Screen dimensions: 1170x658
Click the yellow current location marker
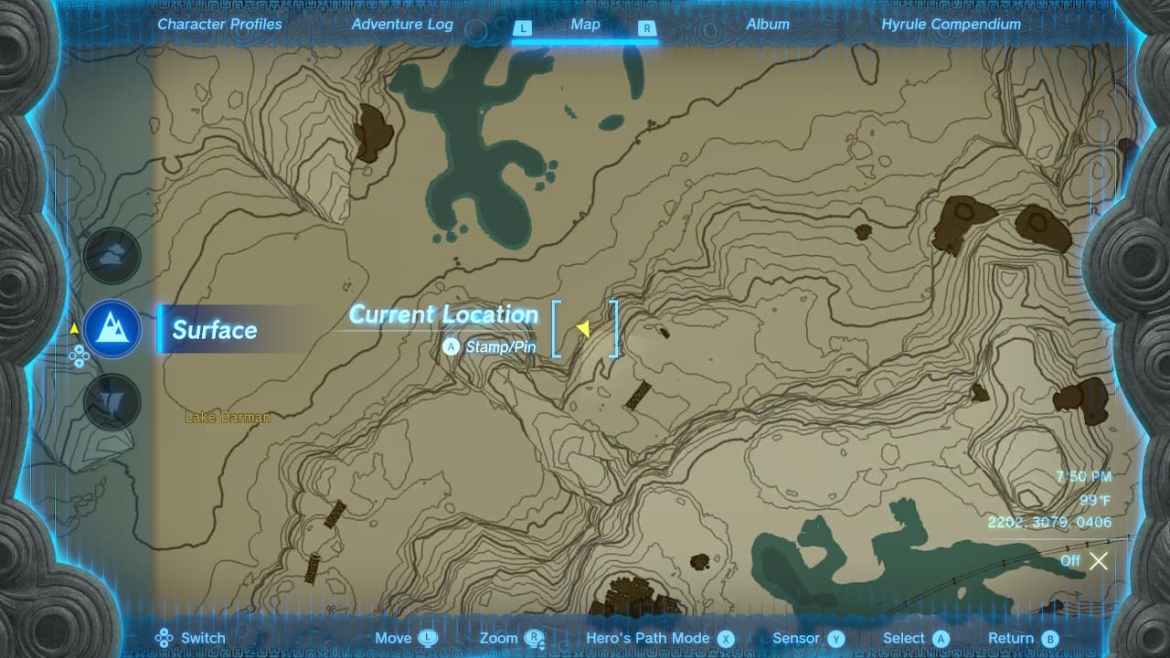583,328
